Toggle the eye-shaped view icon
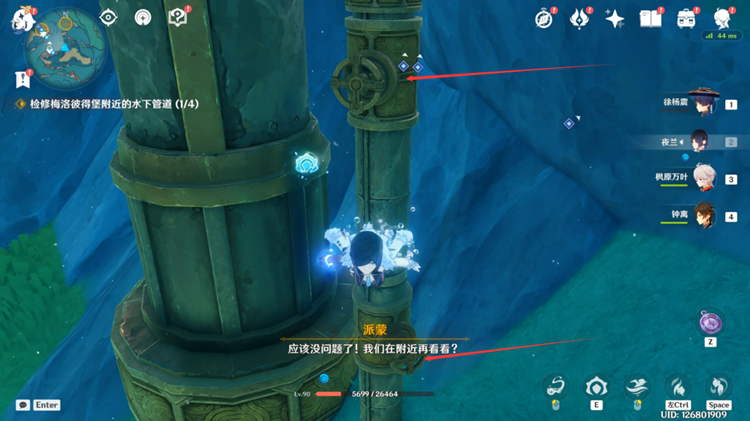The height and width of the screenshot is (421, 750). (108, 17)
